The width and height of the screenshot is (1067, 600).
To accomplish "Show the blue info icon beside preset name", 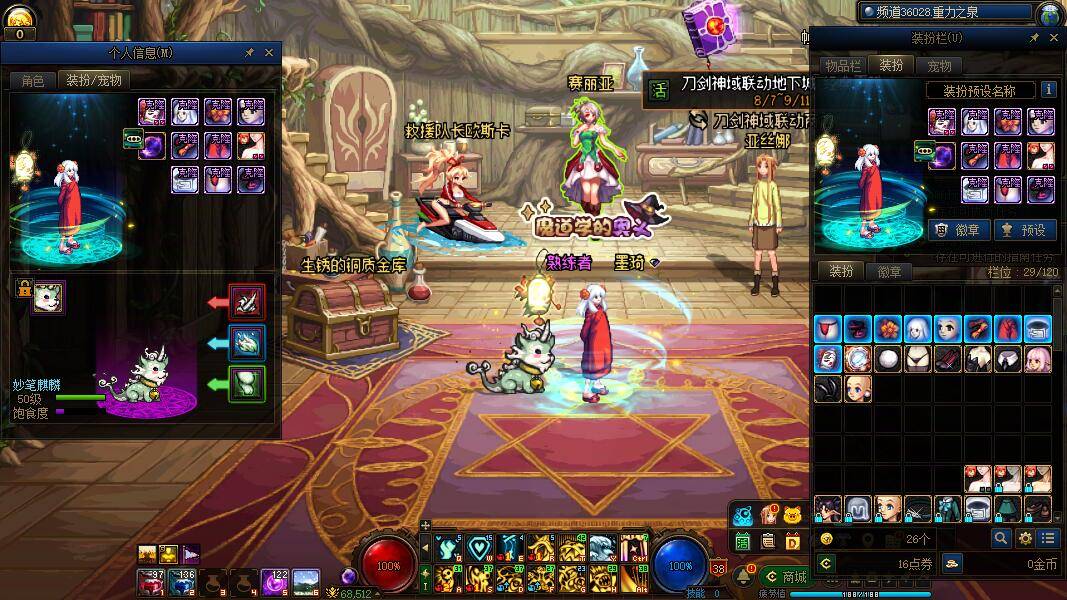I will [x=1047, y=89].
